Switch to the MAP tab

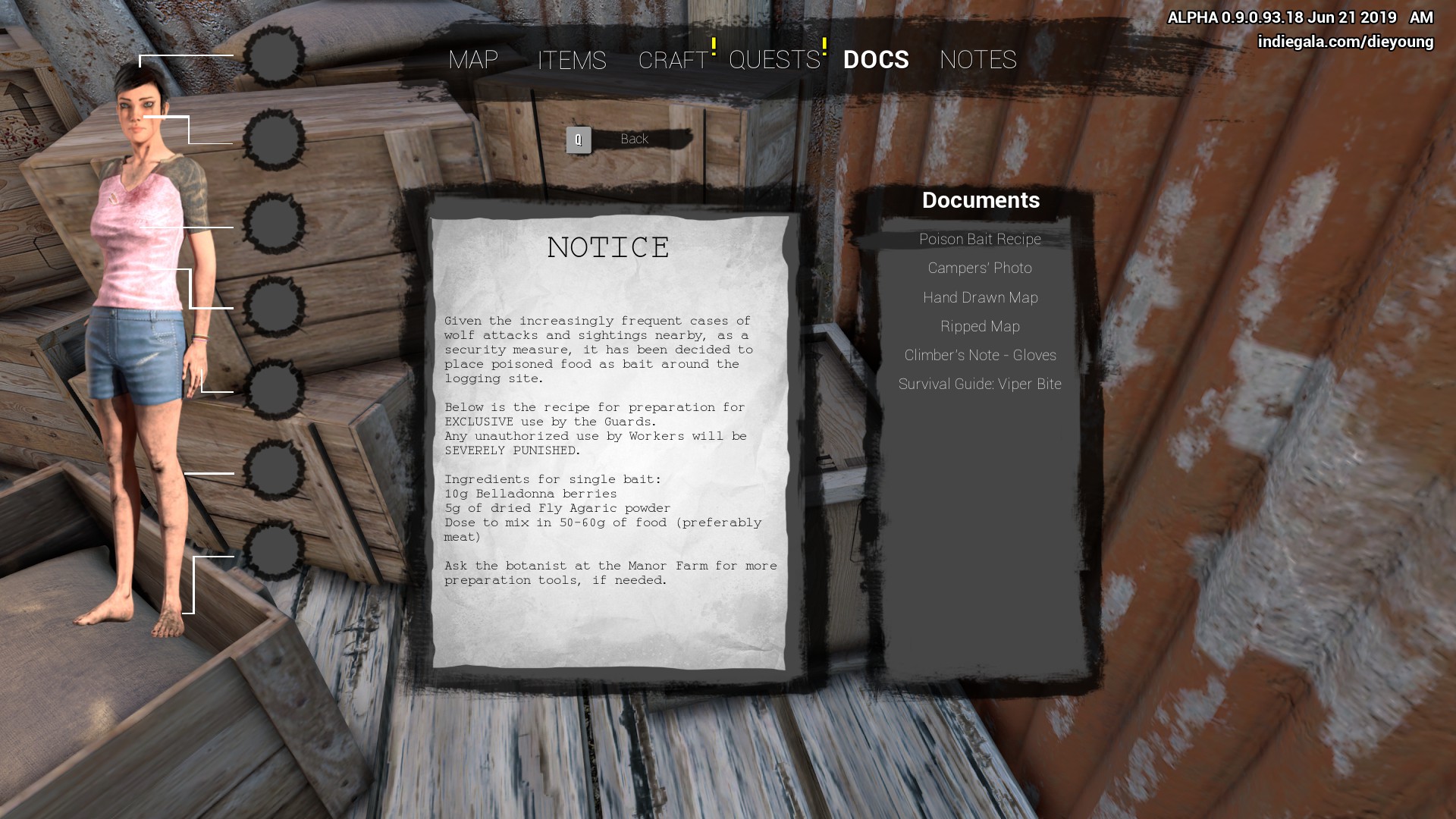(x=473, y=60)
